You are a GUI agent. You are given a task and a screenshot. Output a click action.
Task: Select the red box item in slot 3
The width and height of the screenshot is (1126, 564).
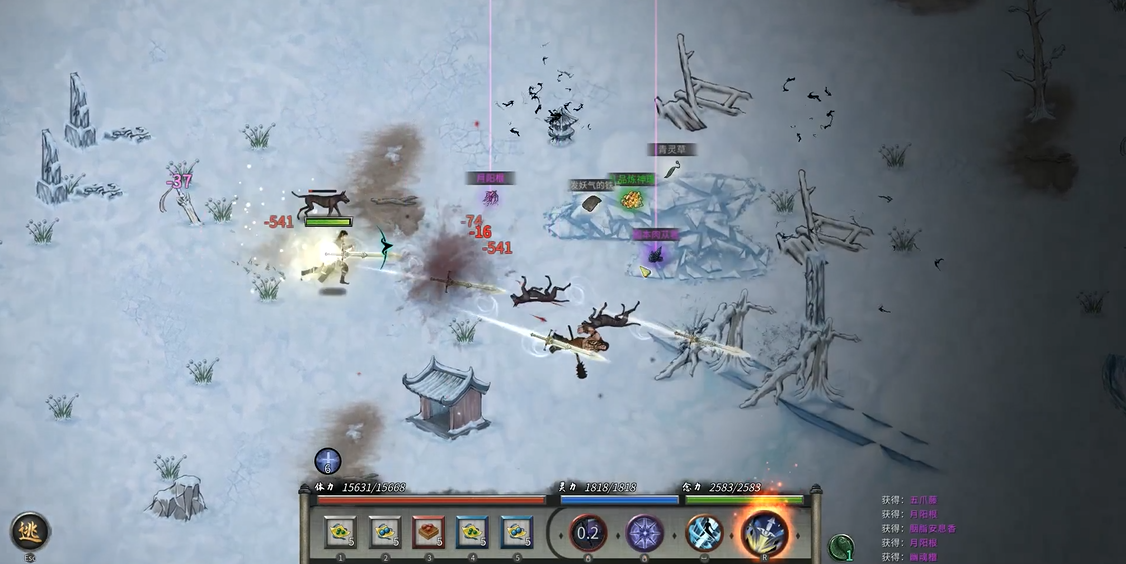click(429, 533)
